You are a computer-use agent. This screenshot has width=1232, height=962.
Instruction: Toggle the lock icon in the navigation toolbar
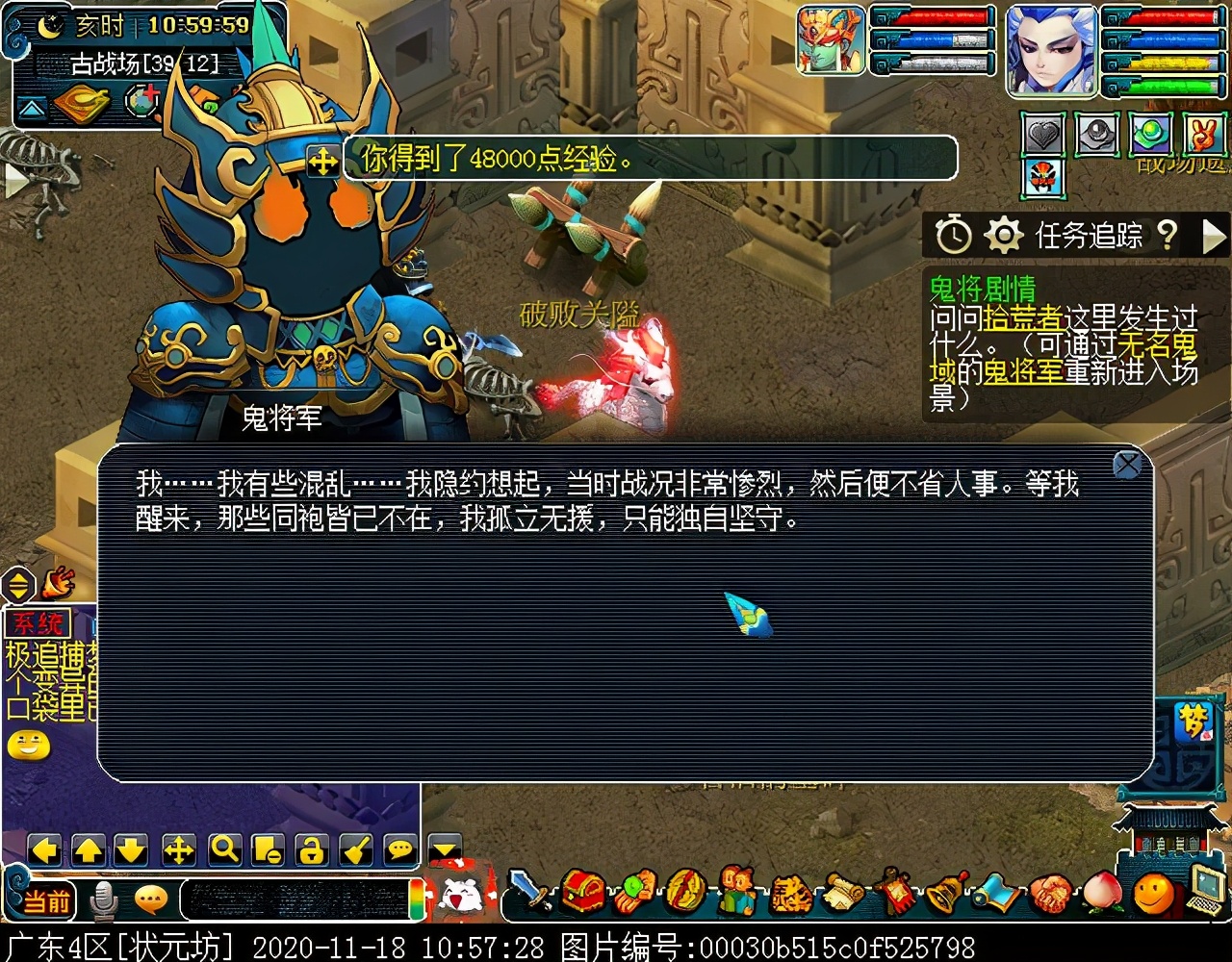(313, 849)
